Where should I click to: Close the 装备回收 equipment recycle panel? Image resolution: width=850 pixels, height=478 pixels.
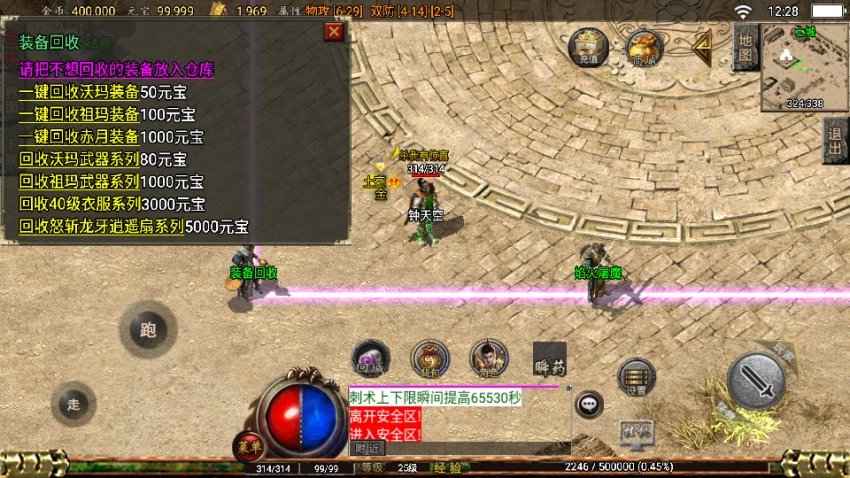click(x=334, y=32)
